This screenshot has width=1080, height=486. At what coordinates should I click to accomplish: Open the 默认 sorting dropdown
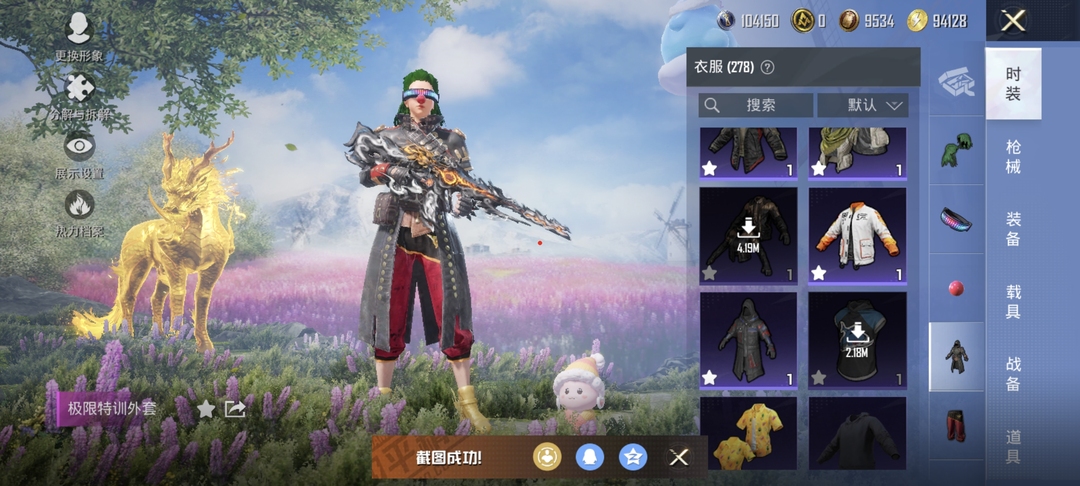pos(862,105)
